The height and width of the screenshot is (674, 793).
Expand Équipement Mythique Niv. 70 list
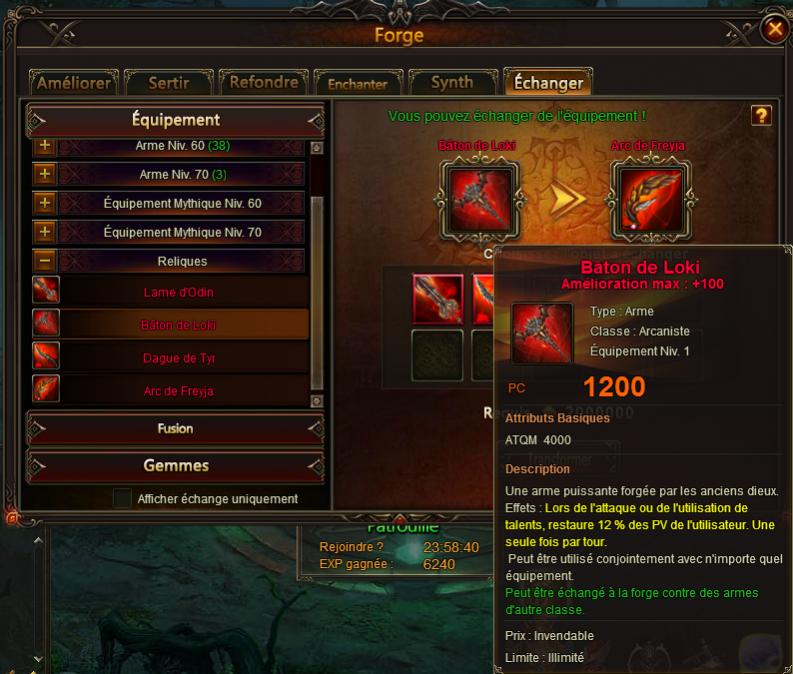coord(44,232)
